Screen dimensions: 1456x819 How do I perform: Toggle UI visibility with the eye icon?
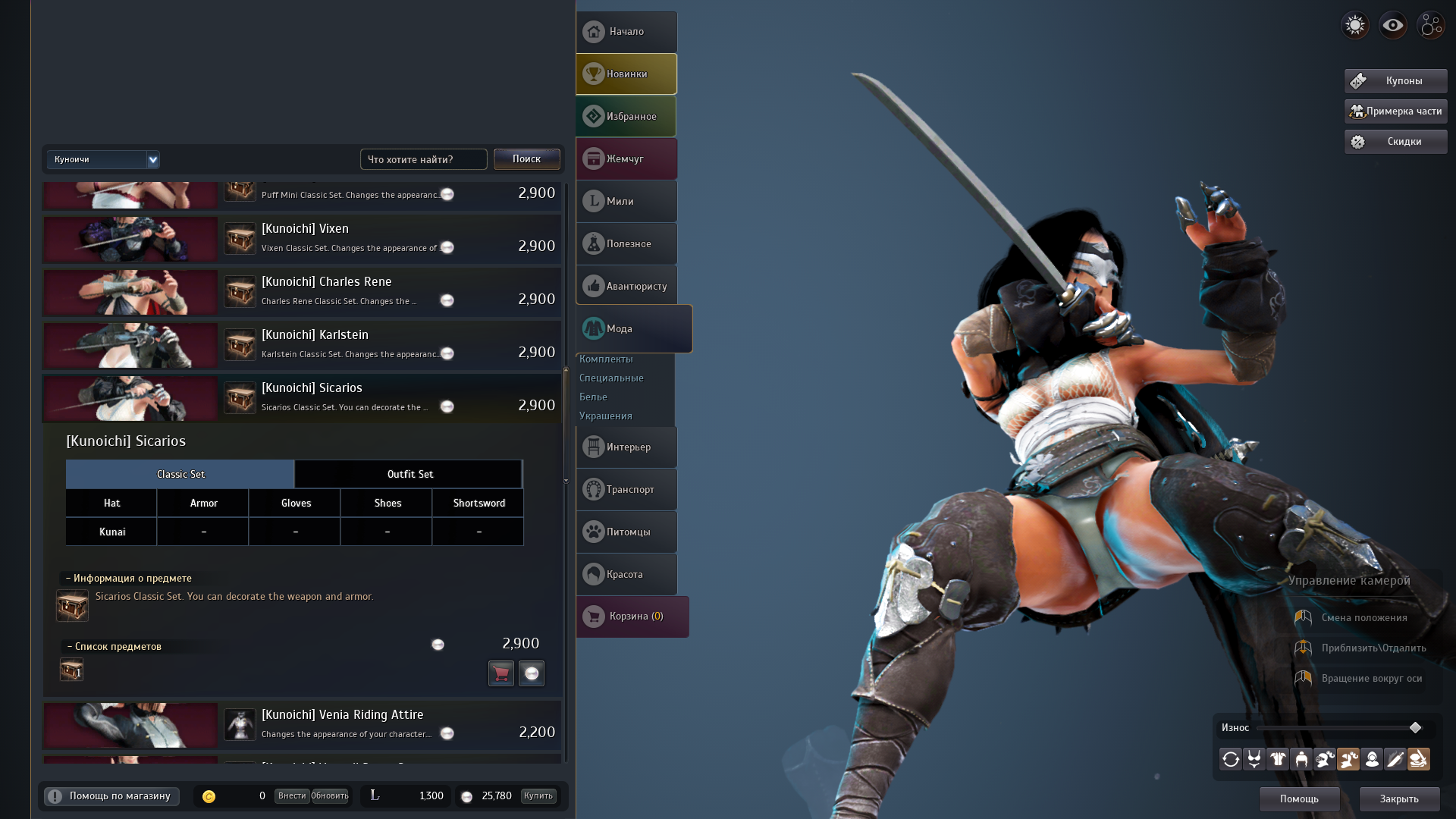tap(1392, 24)
